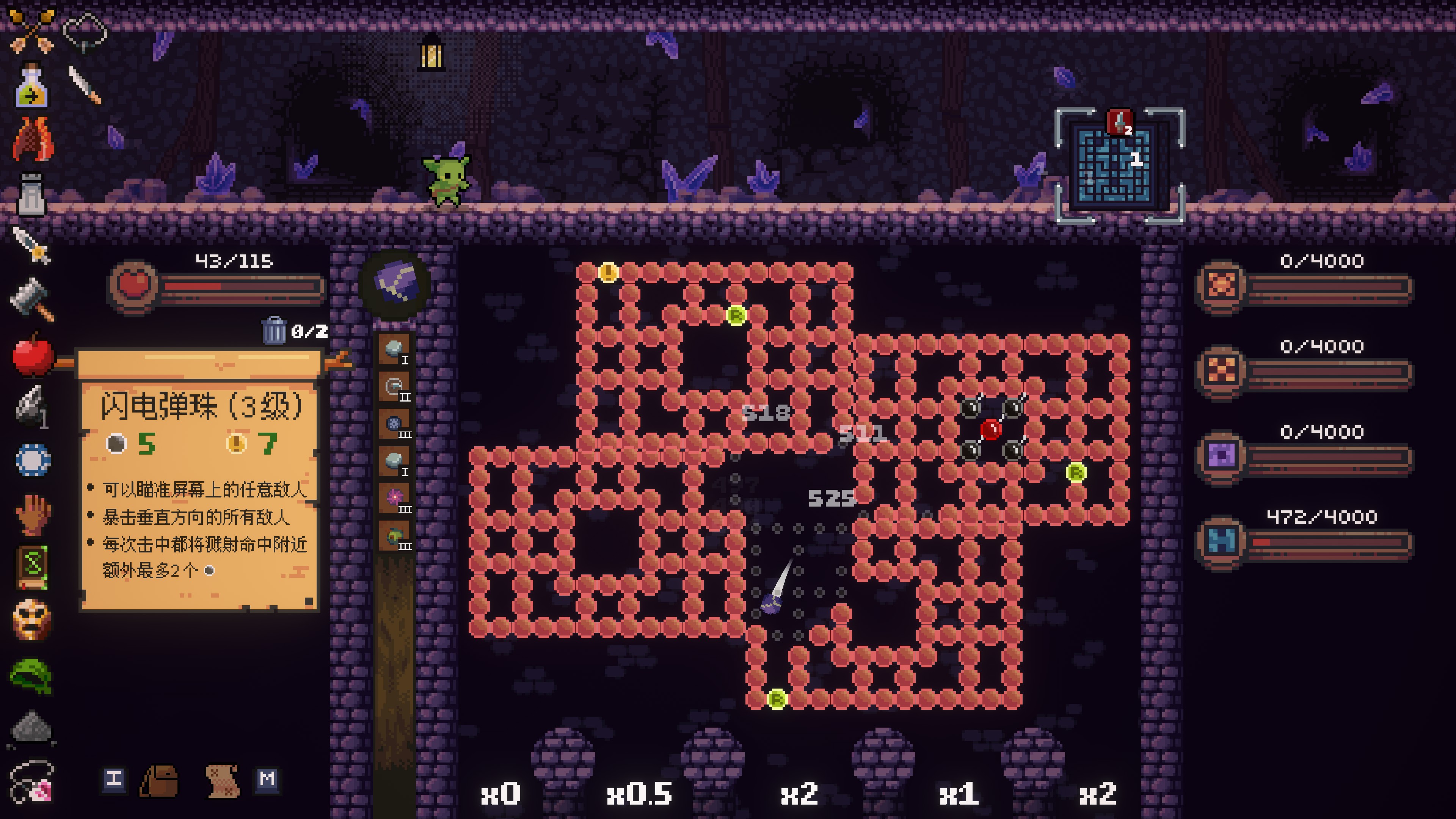Check the kitchen knife relic
1456x819 pixels.
tap(85, 85)
